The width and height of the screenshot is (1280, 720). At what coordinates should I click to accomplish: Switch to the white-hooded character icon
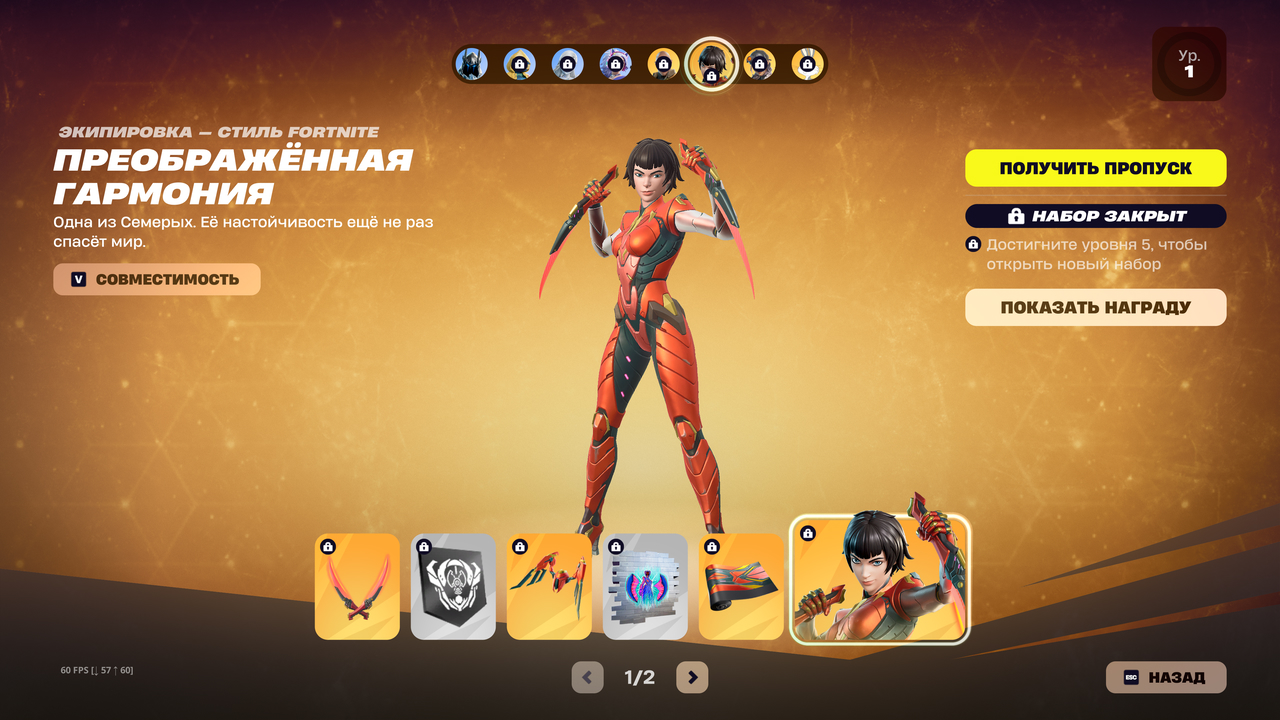click(x=567, y=64)
